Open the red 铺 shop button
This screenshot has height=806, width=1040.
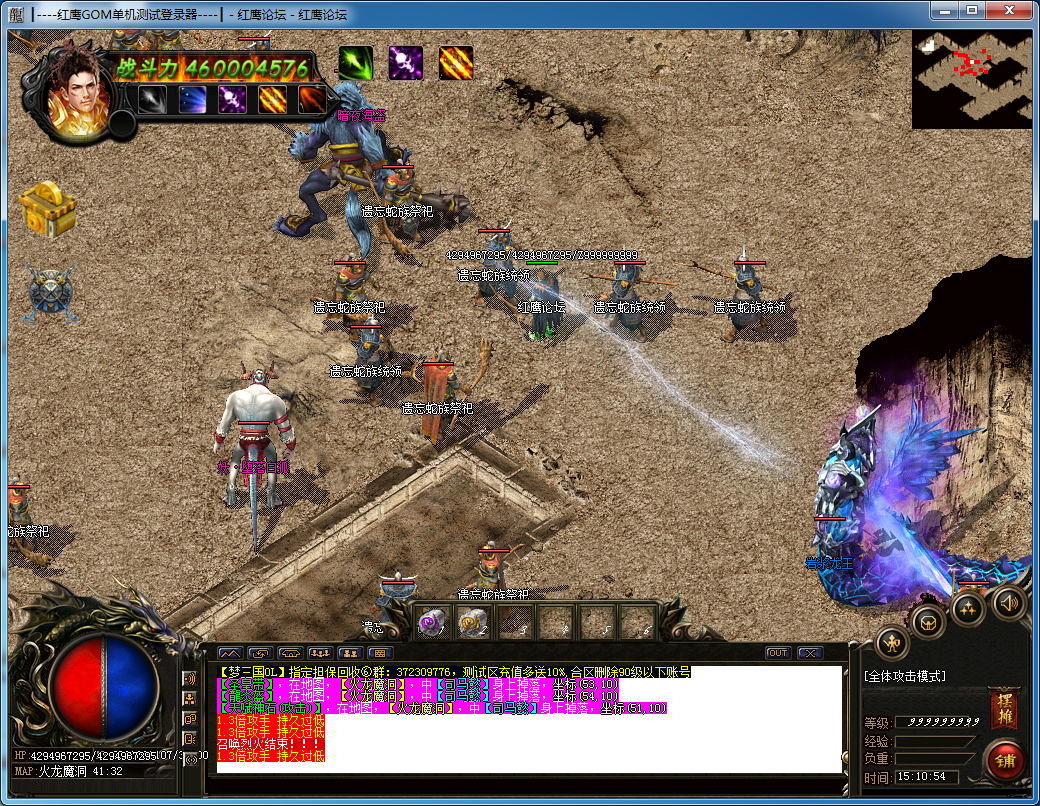pyautogui.click(x=1005, y=761)
